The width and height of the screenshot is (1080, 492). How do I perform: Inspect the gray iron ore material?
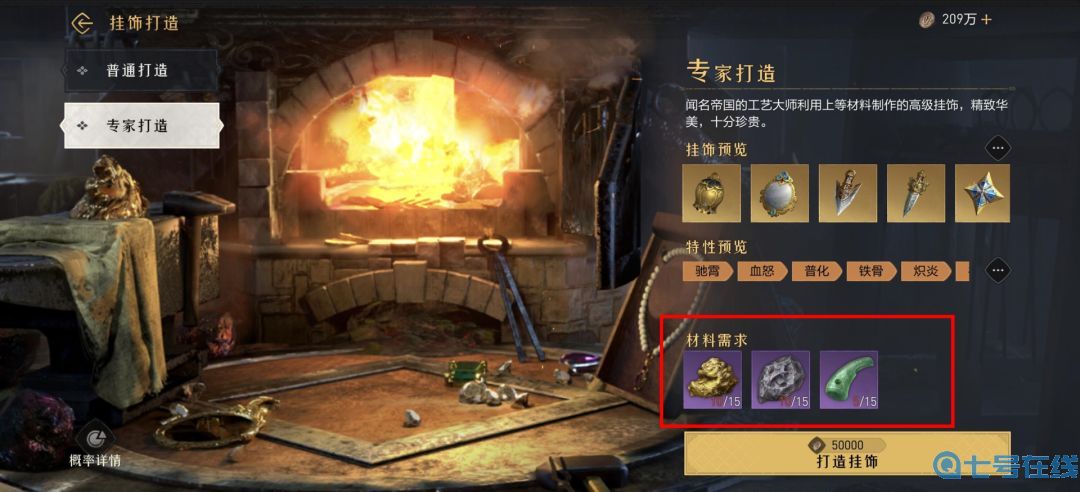[780, 380]
